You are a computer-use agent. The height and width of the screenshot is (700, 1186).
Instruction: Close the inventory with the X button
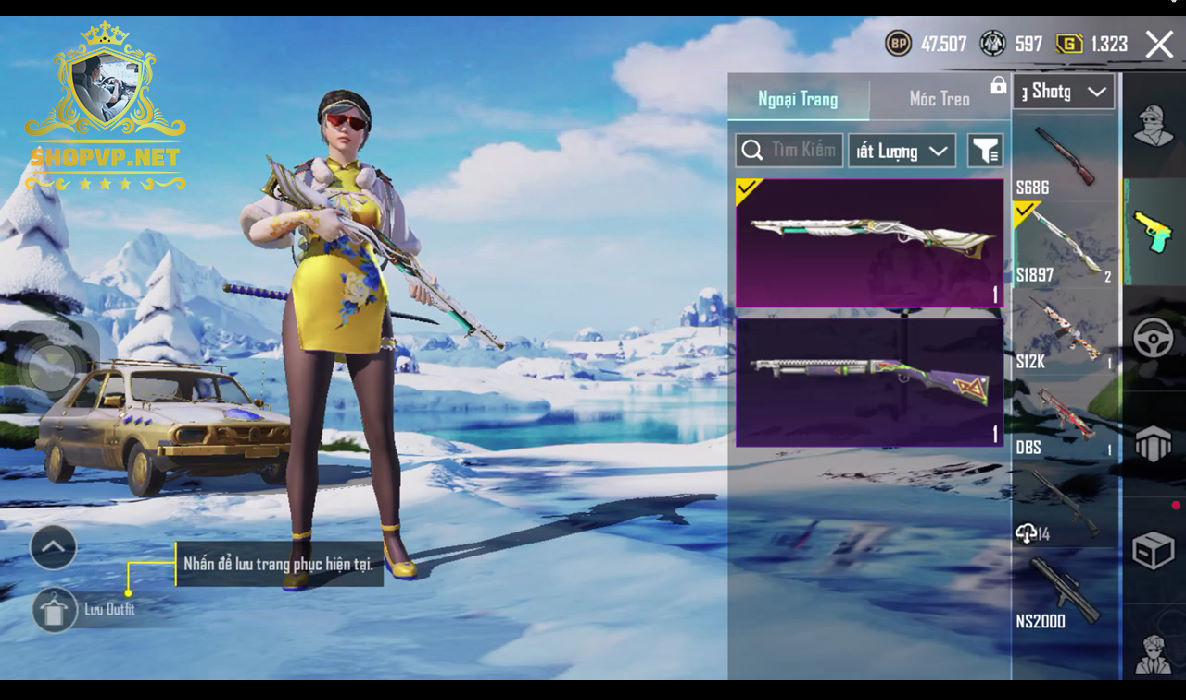pyautogui.click(x=1159, y=44)
